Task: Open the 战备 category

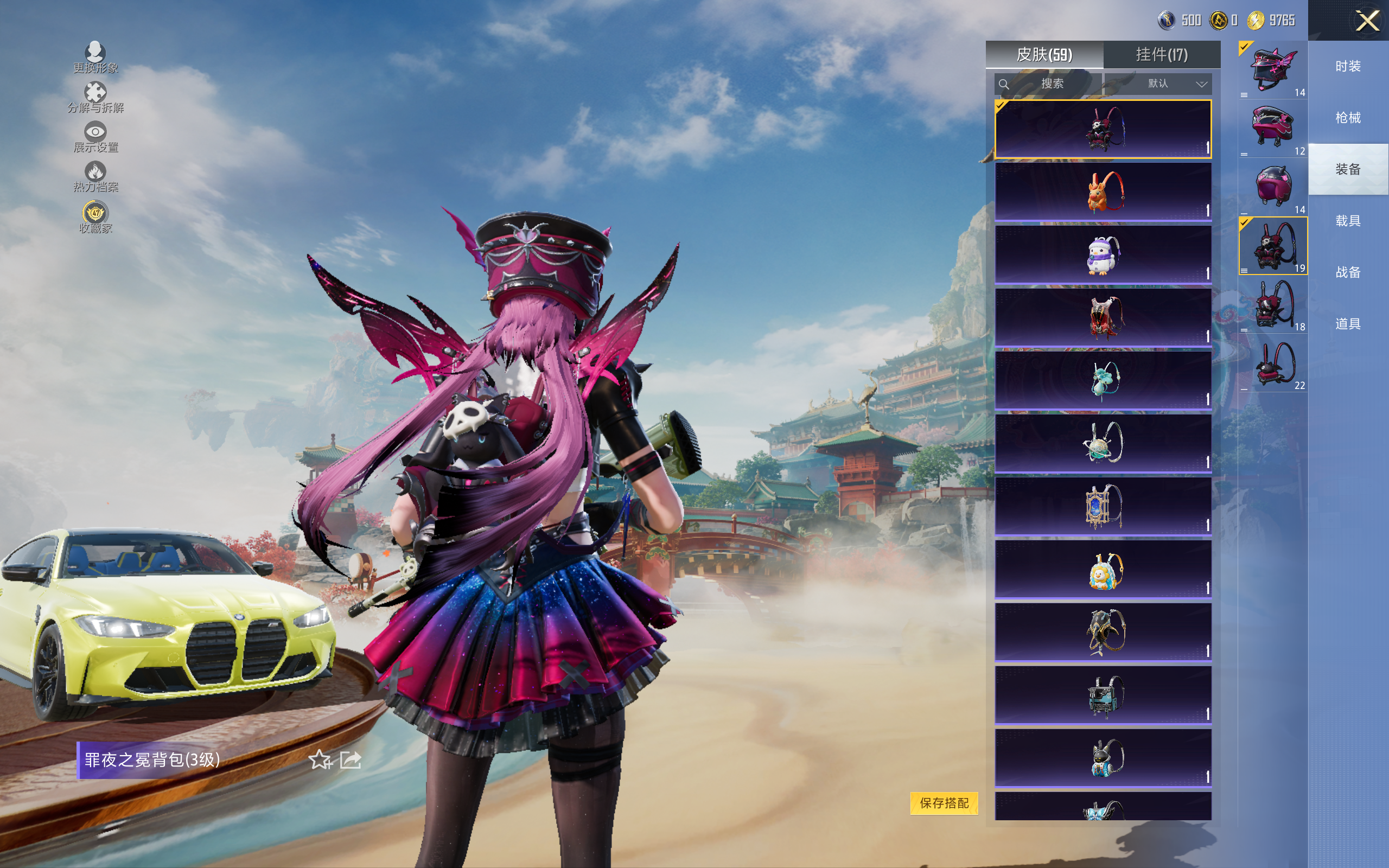Action: click(1348, 272)
